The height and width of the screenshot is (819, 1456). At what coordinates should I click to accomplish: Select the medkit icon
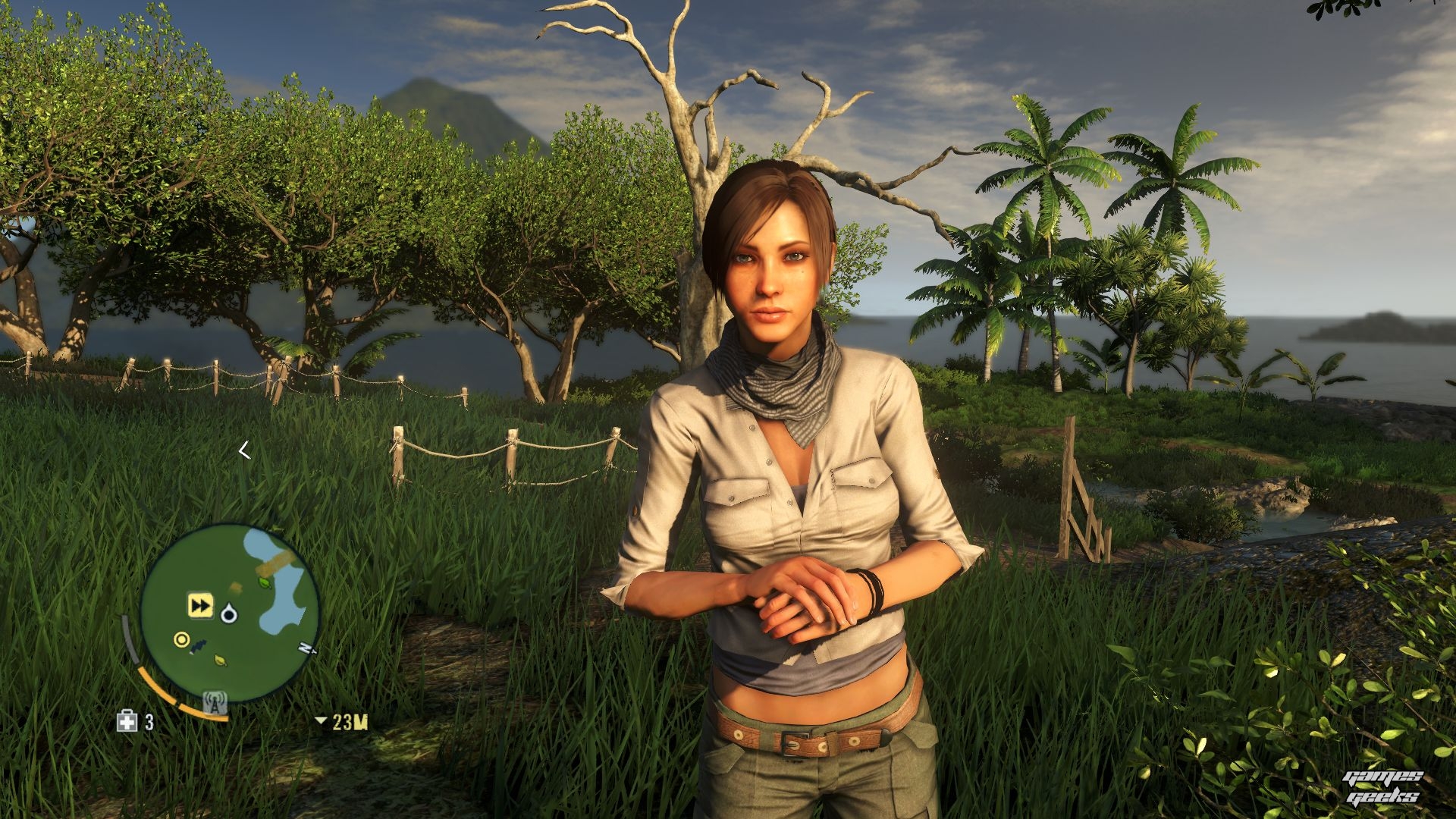[127, 721]
